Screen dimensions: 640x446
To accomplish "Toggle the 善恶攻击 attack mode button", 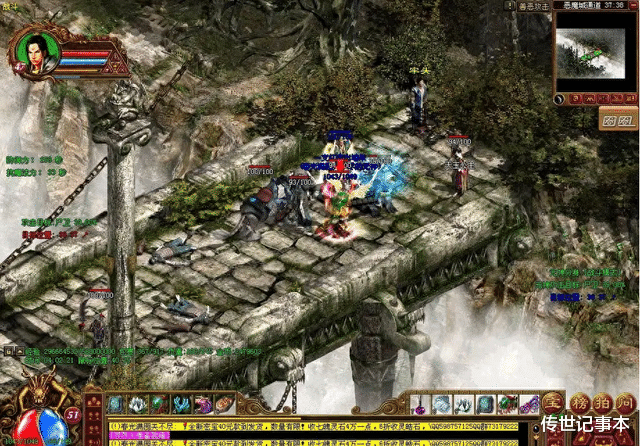I will point(534,6).
